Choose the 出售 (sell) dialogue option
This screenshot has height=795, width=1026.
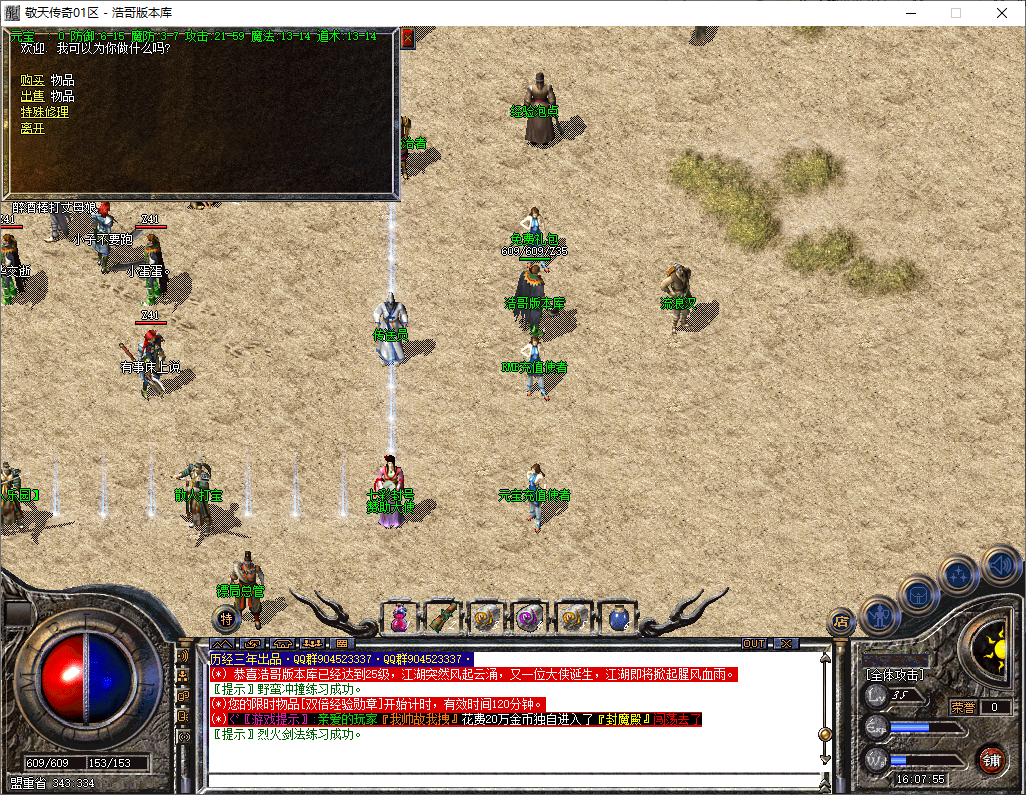pos(33,96)
